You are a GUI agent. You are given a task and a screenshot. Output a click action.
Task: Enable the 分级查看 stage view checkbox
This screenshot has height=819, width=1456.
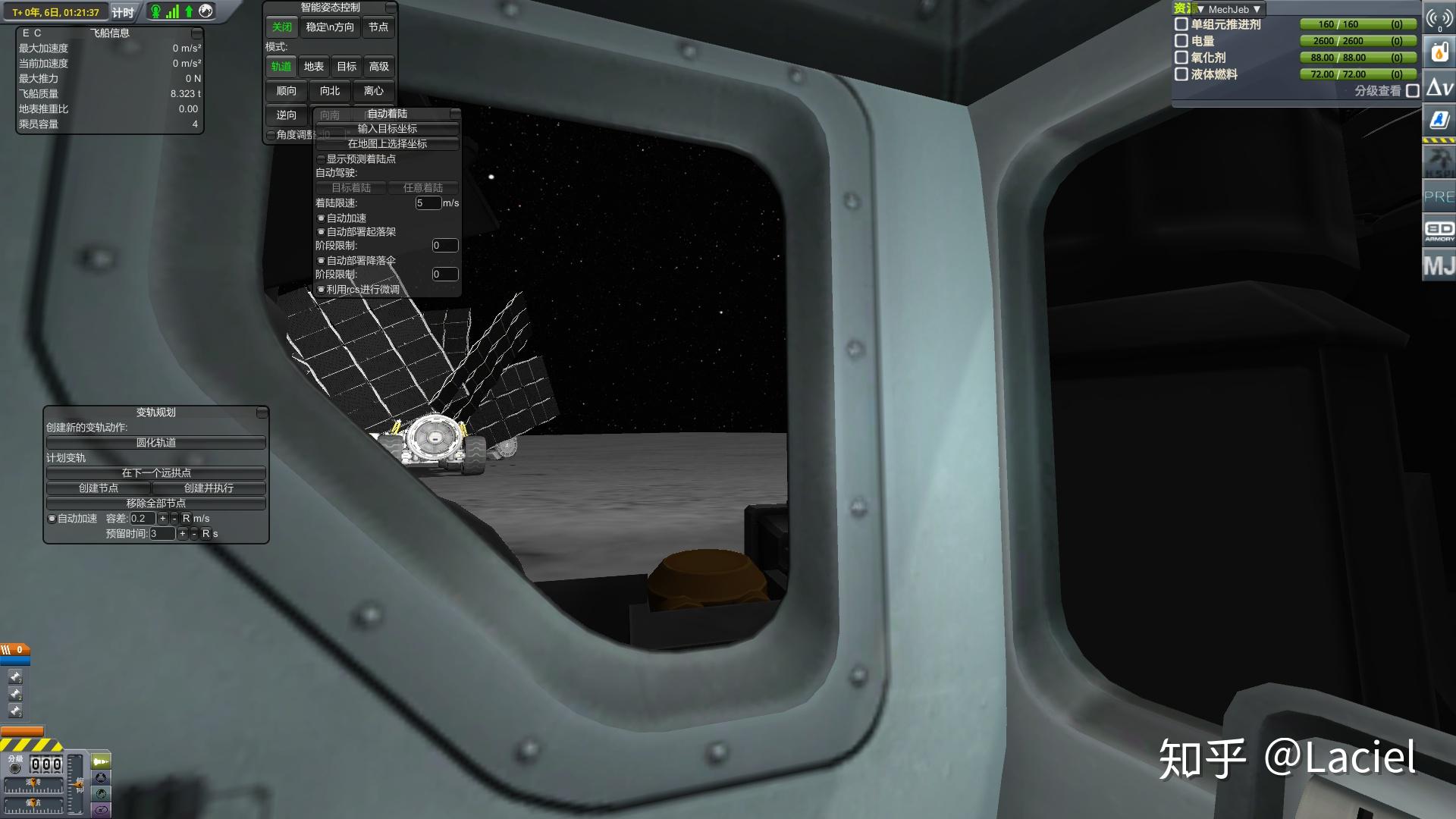(1412, 91)
